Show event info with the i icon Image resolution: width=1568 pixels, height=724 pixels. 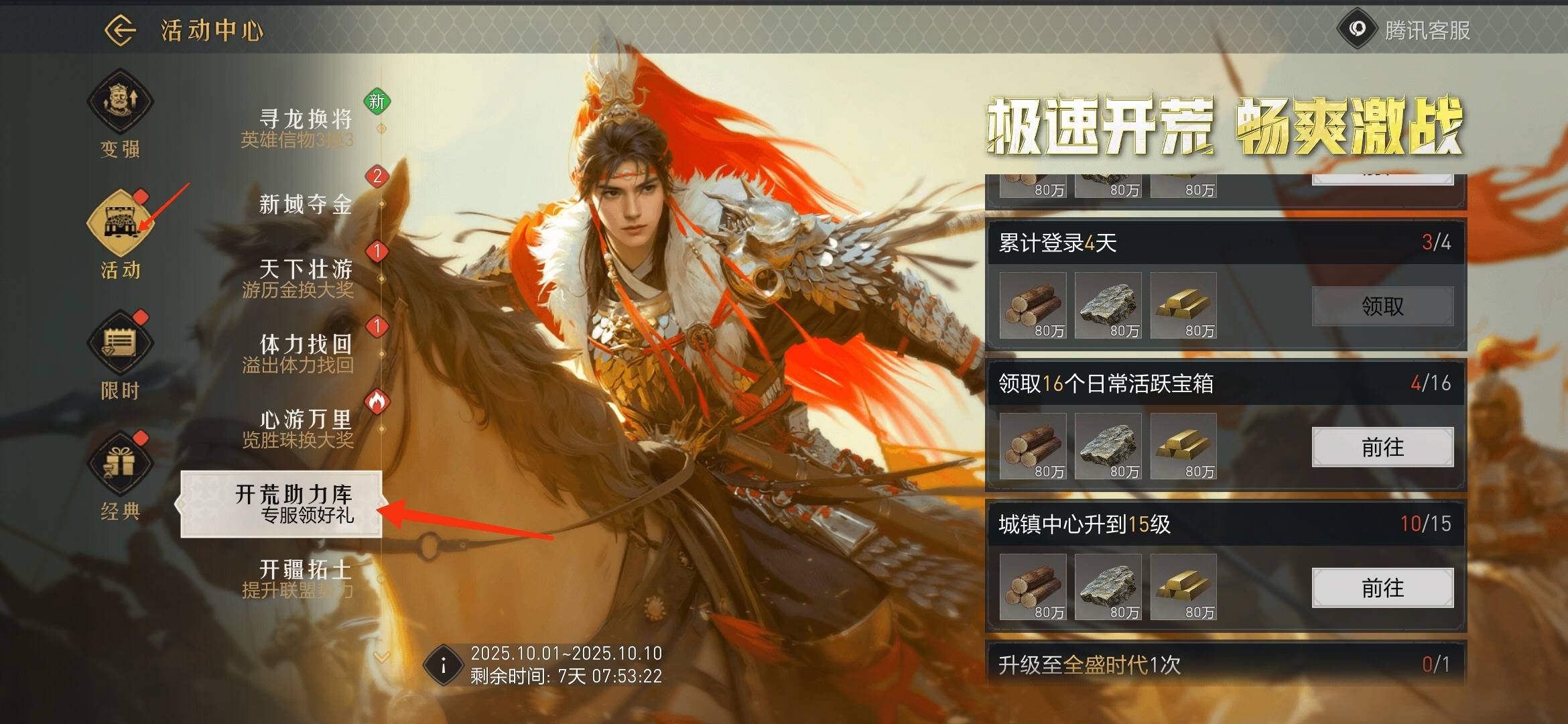(x=443, y=665)
